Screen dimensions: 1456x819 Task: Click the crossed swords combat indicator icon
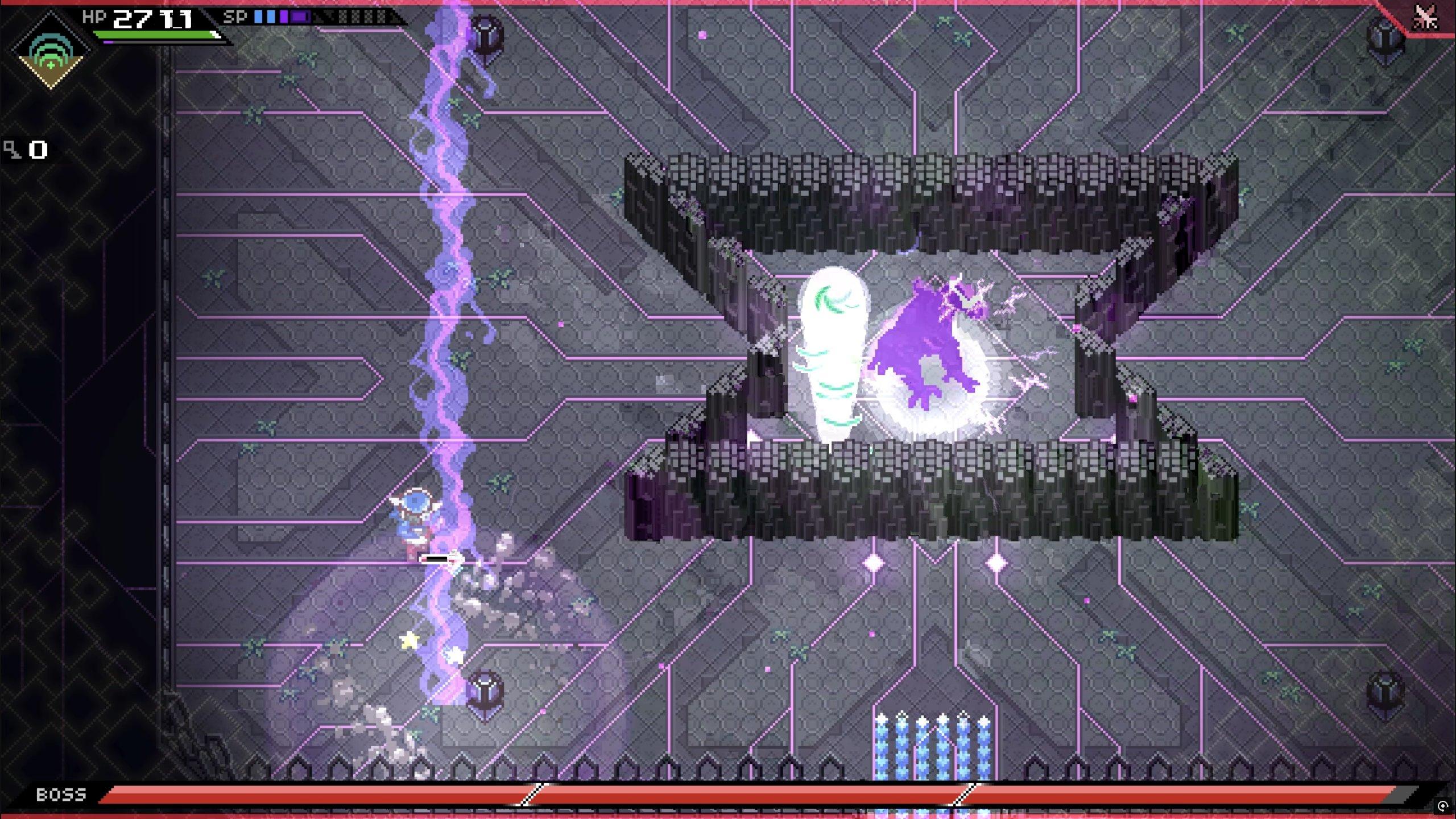click(1425, 17)
